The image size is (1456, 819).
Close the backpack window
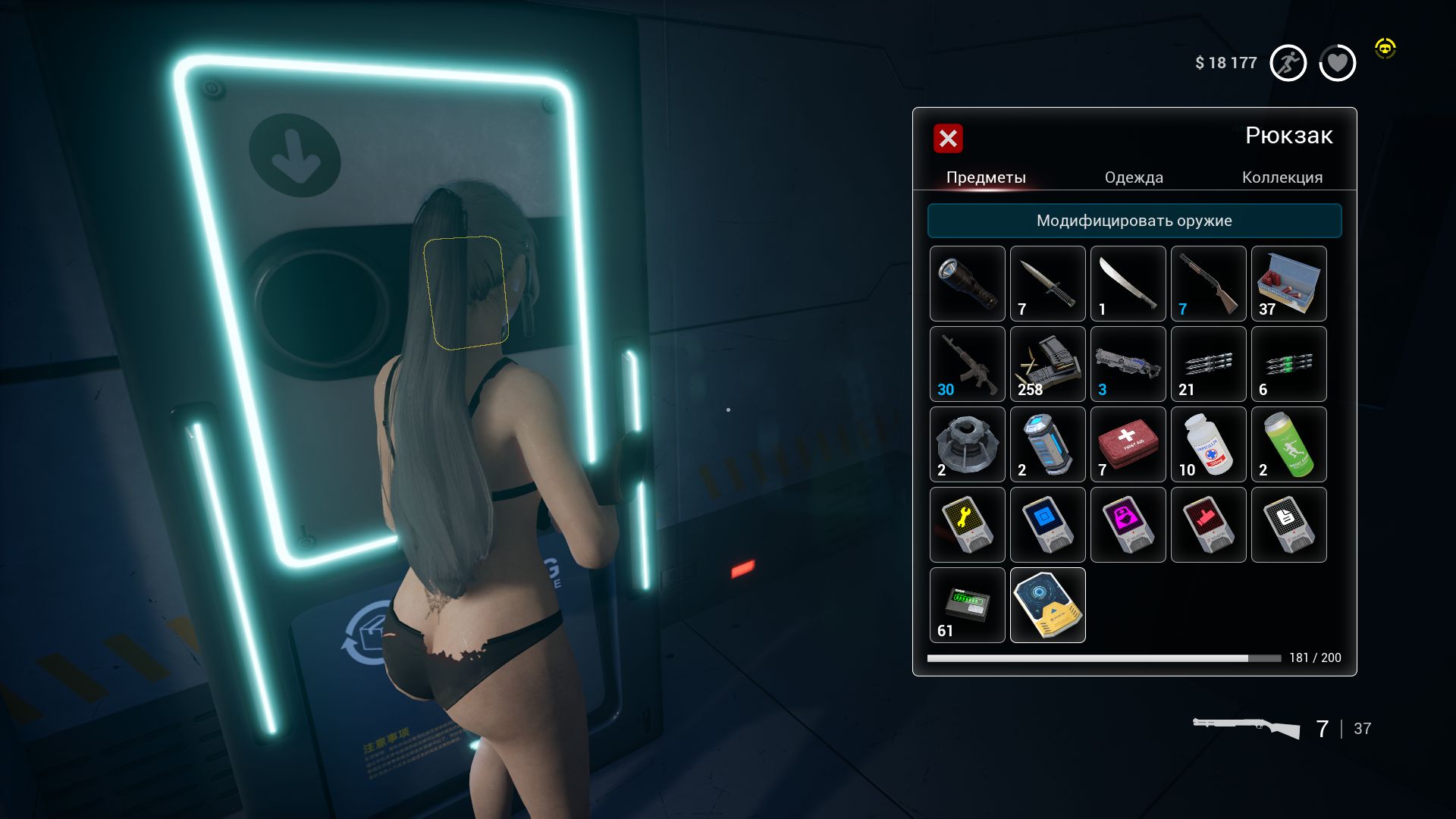tap(948, 138)
